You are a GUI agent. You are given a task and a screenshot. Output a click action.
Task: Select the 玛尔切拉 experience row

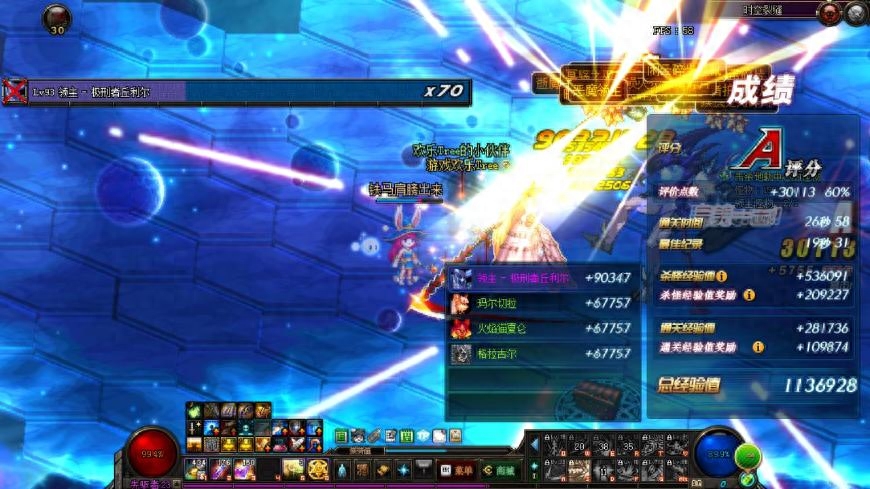[x=541, y=303]
